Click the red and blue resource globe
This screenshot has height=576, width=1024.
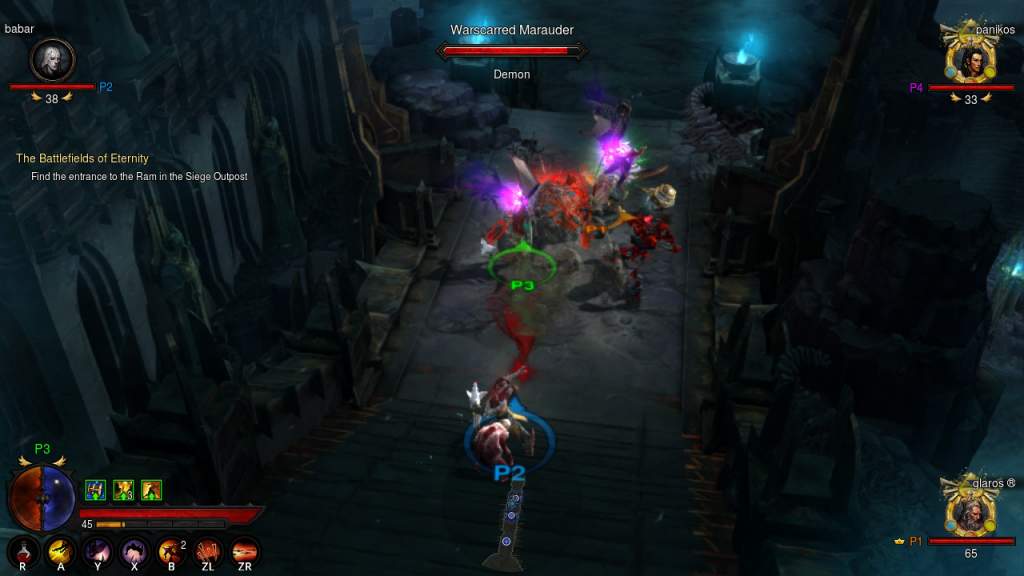pyautogui.click(x=42, y=497)
